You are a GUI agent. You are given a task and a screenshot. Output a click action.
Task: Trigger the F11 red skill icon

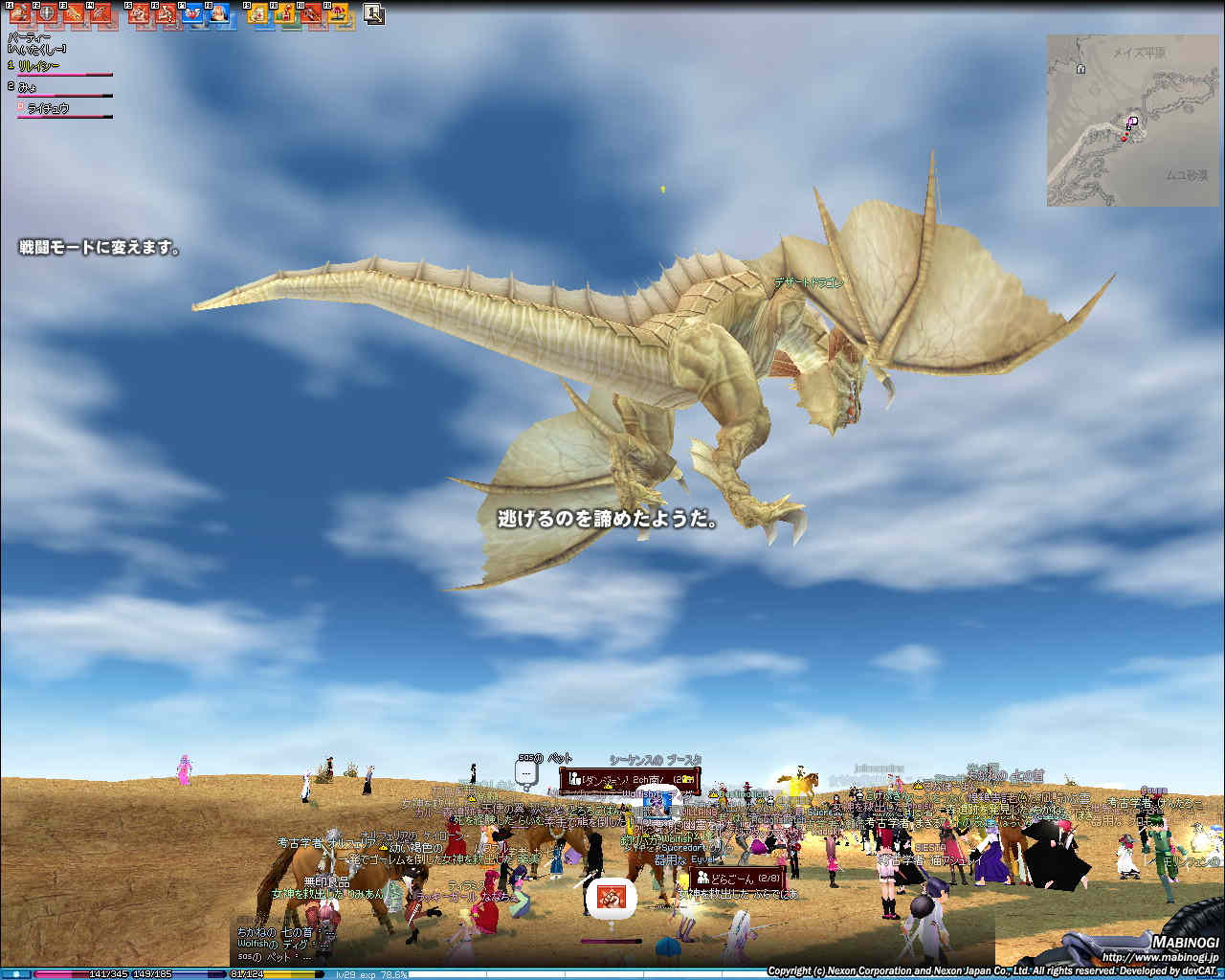coord(311,13)
